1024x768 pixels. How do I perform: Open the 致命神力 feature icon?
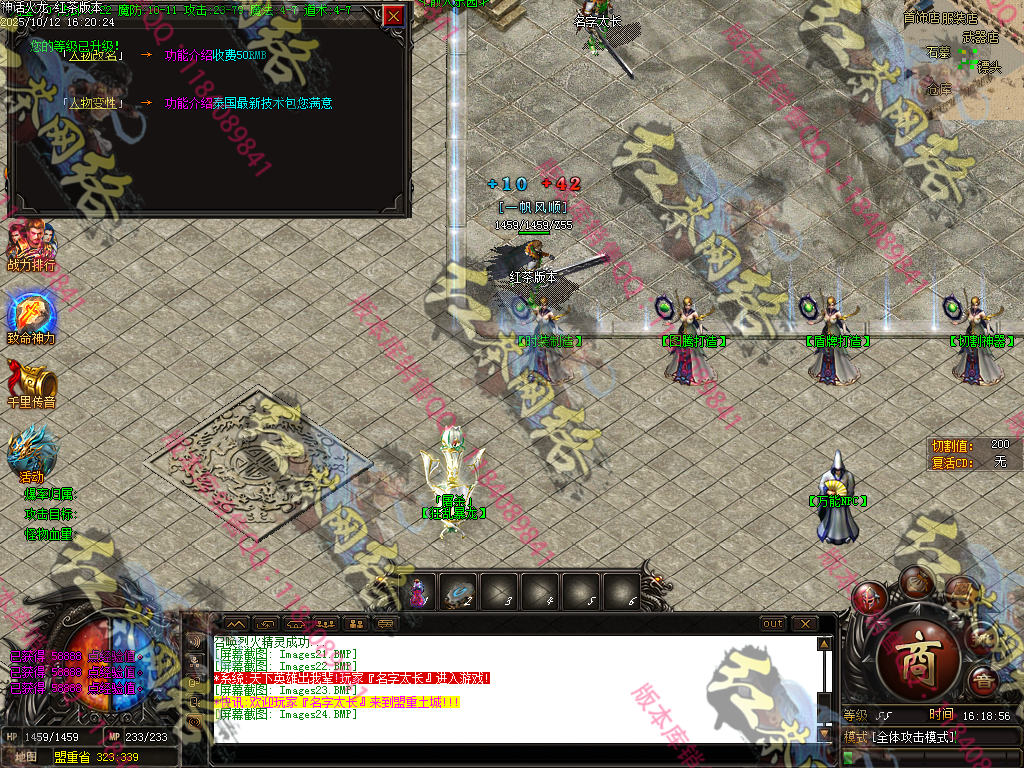tap(30, 316)
